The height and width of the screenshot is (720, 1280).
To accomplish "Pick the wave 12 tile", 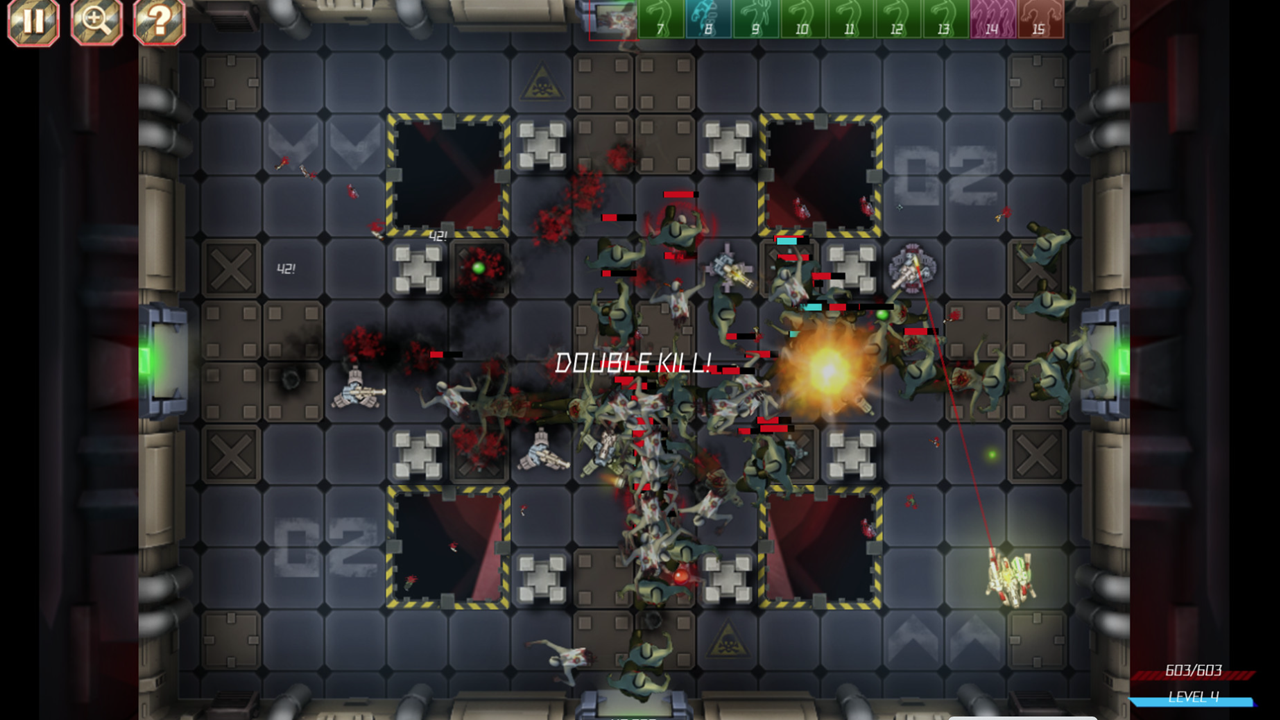I will click(897, 19).
